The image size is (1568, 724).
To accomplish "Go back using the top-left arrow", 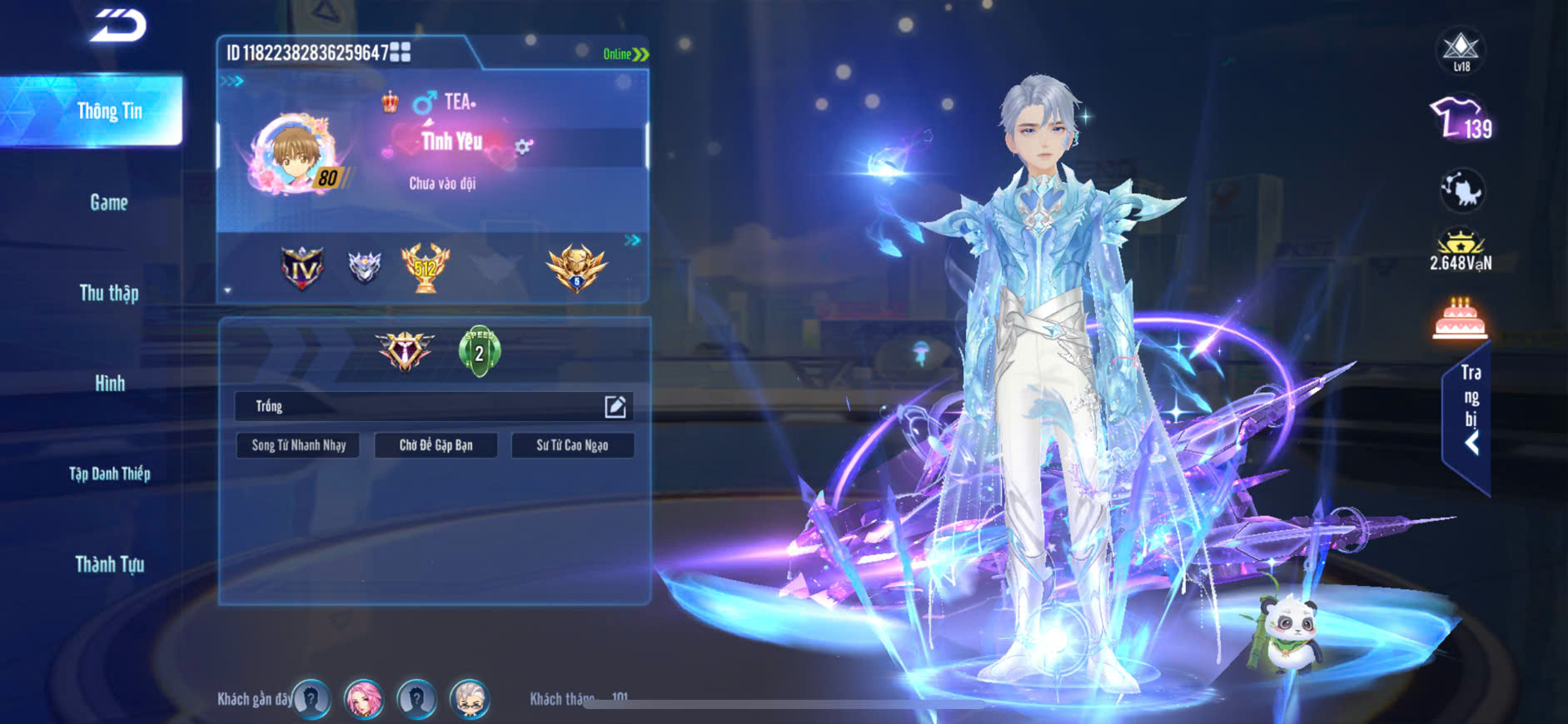I will [118, 25].
